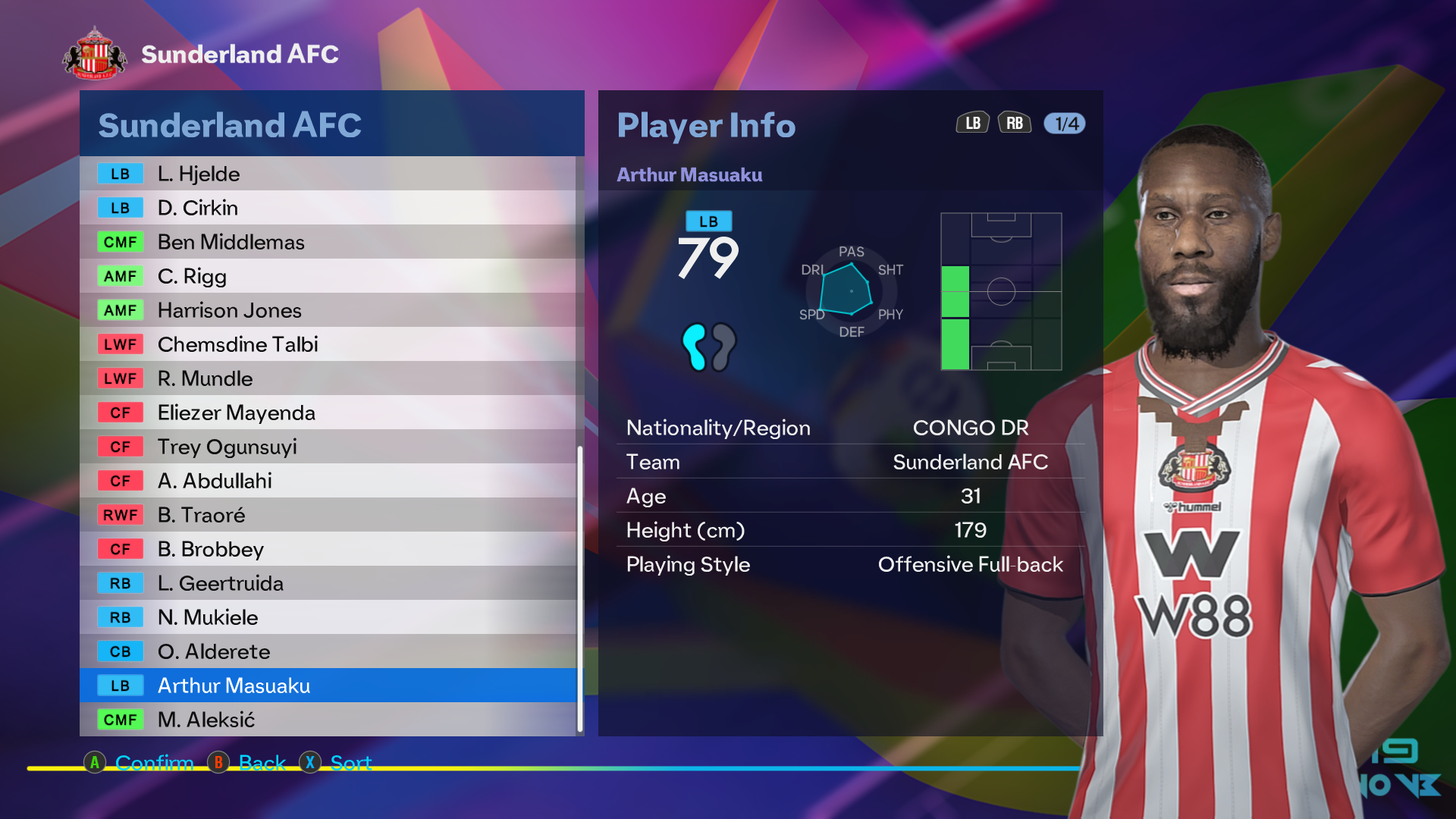The height and width of the screenshot is (819, 1456).
Task: Open the Sort option
Action: [x=350, y=762]
